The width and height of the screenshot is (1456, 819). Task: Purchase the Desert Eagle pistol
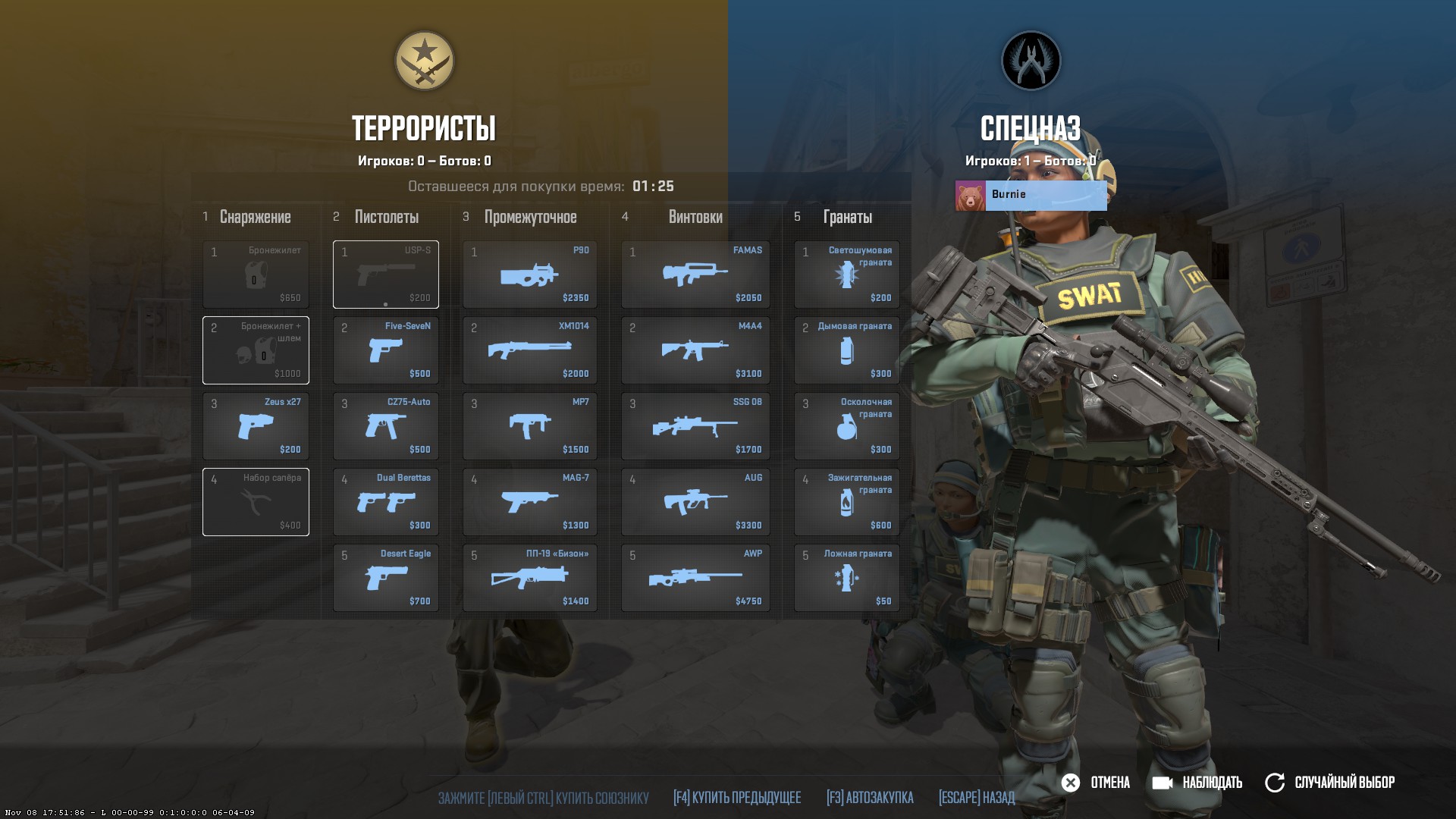pos(385,578)
